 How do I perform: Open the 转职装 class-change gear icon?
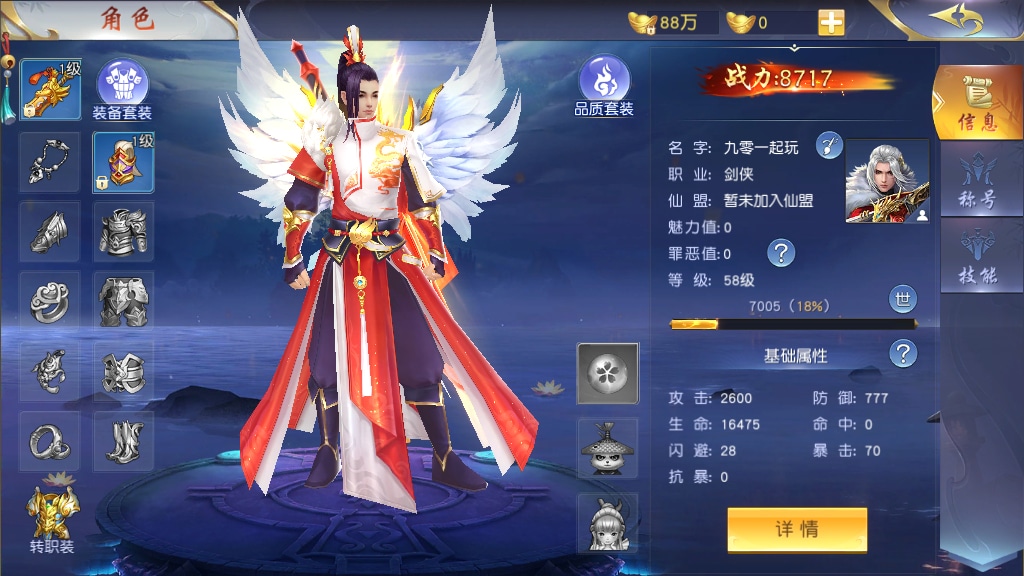50,518
